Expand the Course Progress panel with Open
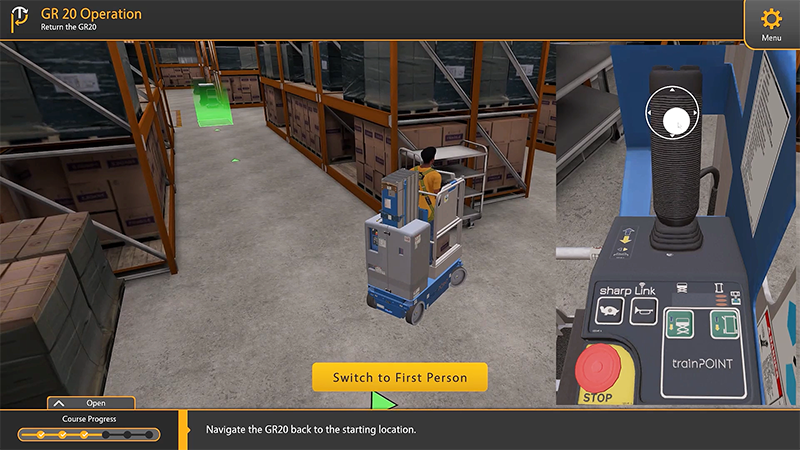 point(90,403)
